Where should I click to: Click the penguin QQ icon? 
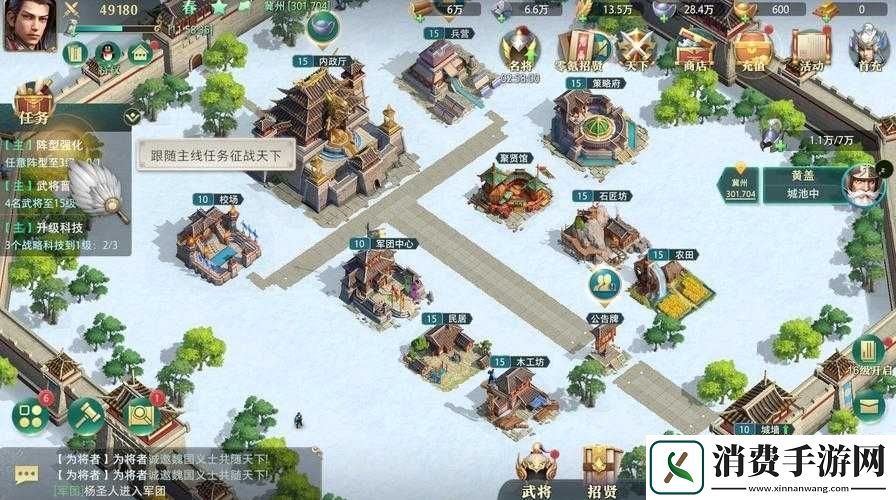tap(108, 52)
